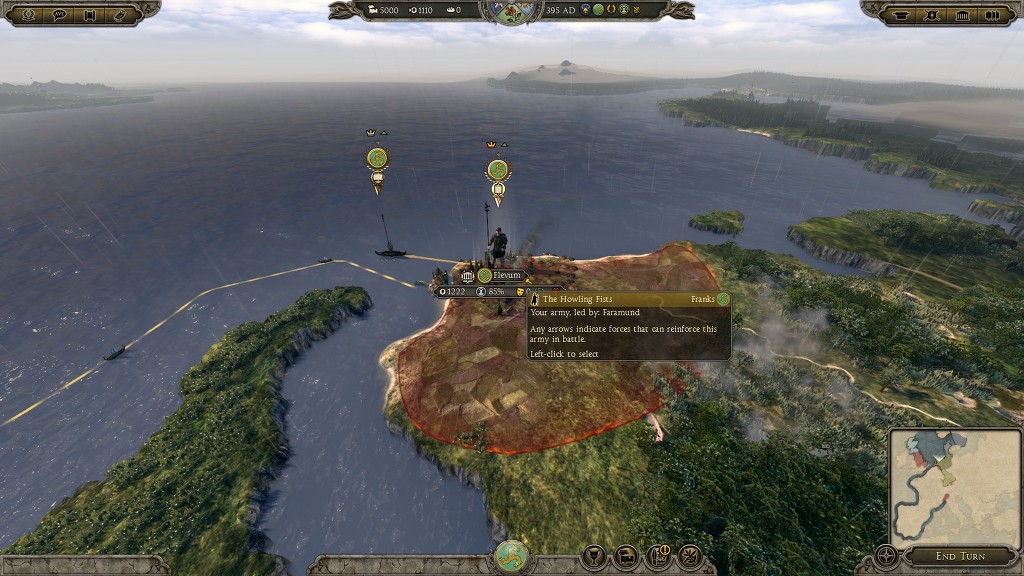The width and height of the screenshot is (1024, 576).
Task: Open the speech bubble advisor button
Action: coord(58,14)
